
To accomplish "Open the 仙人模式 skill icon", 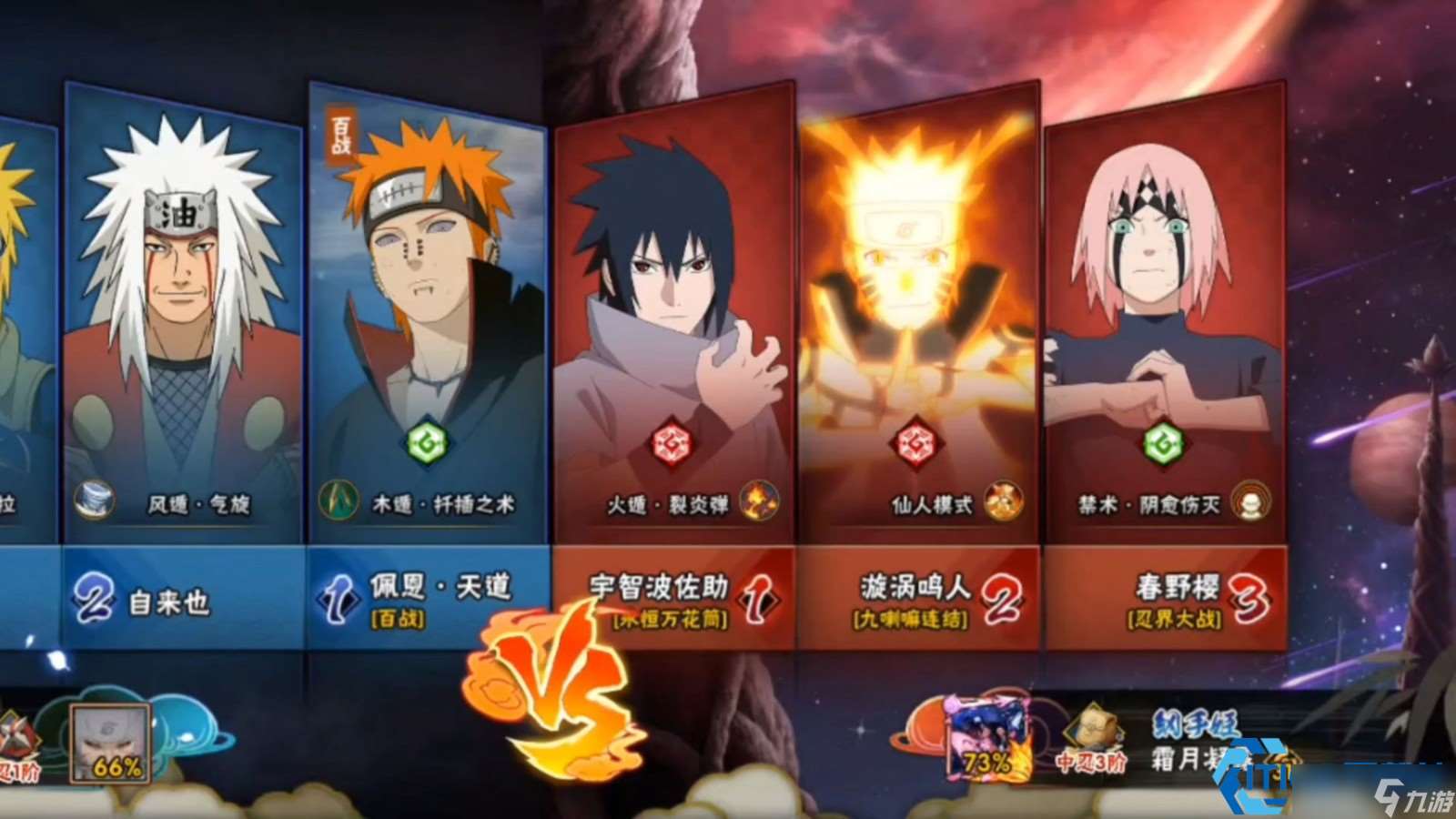I will pos(1004,501).
